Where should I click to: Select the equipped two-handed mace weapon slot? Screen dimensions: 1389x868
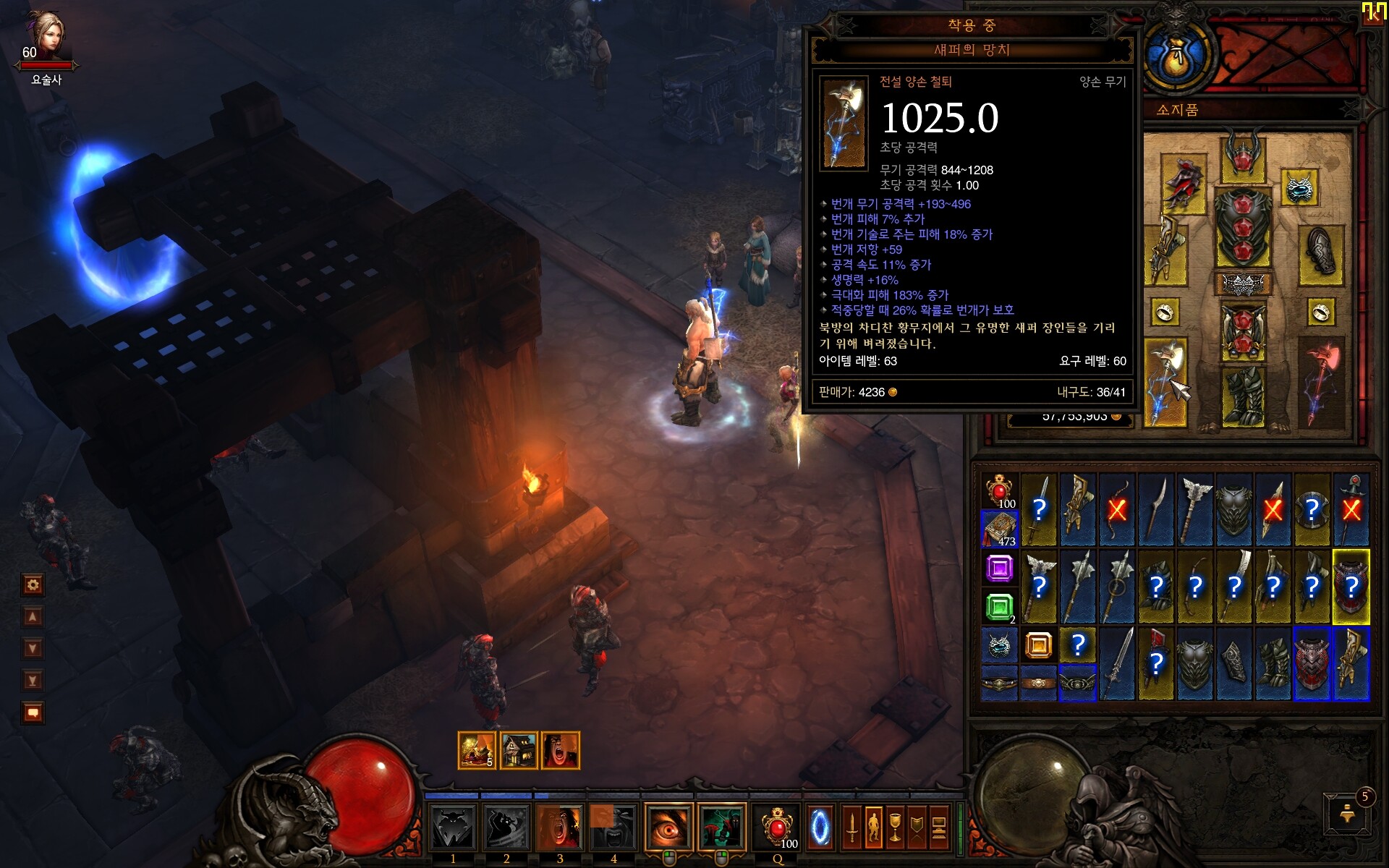1165,382
